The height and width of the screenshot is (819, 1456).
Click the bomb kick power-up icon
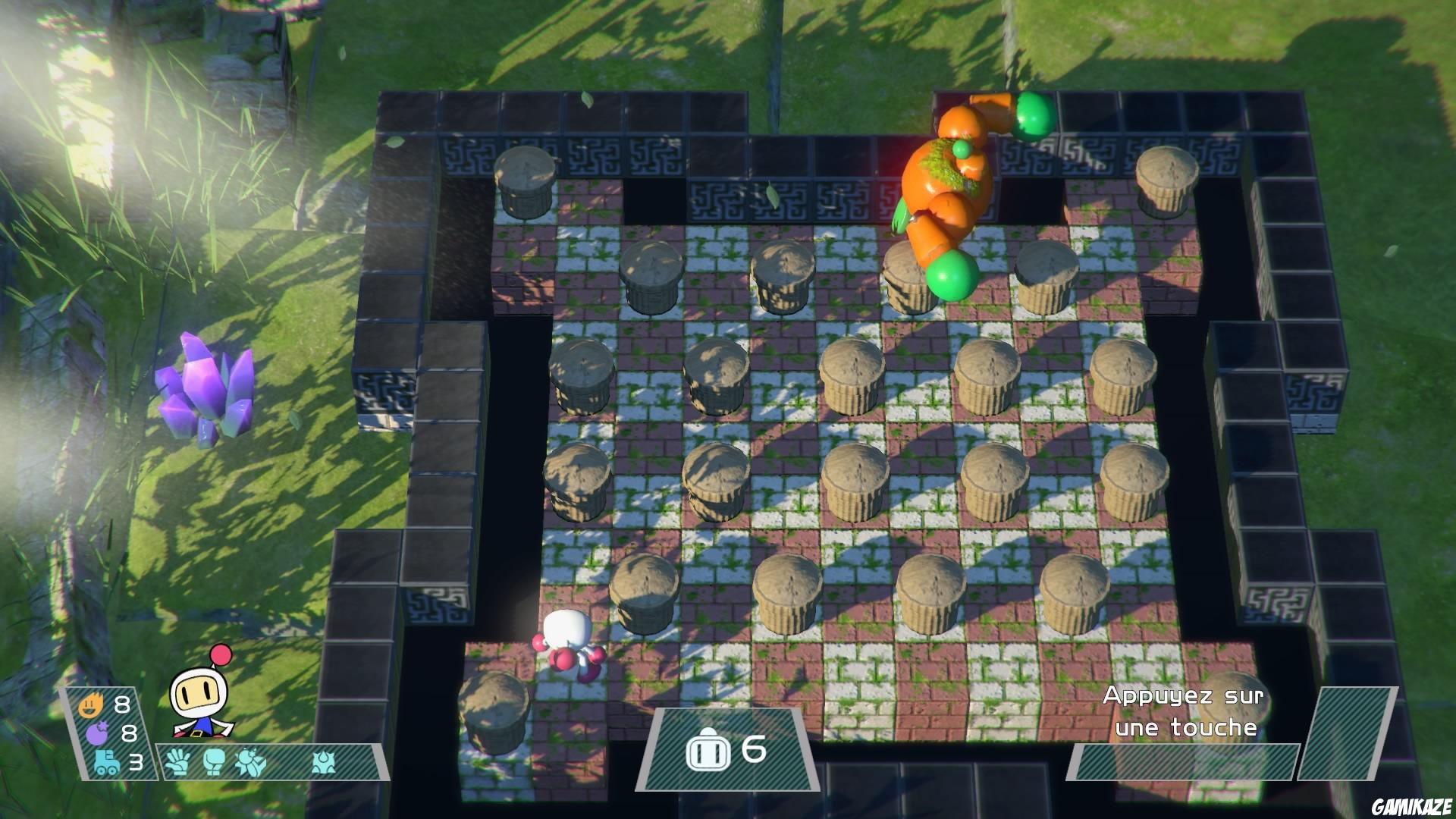250,762
